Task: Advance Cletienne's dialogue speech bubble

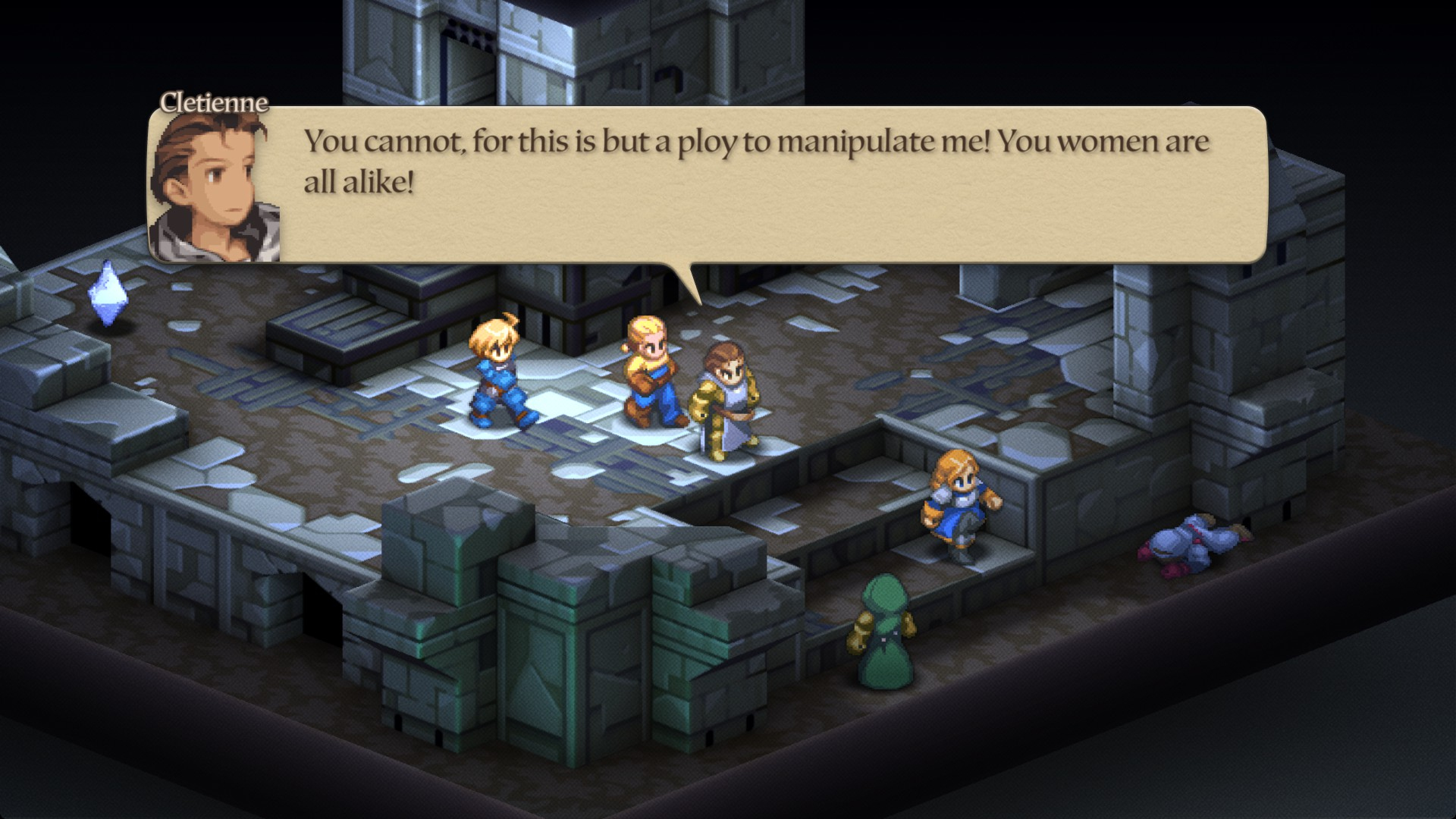Action: [x=758, y=186]
